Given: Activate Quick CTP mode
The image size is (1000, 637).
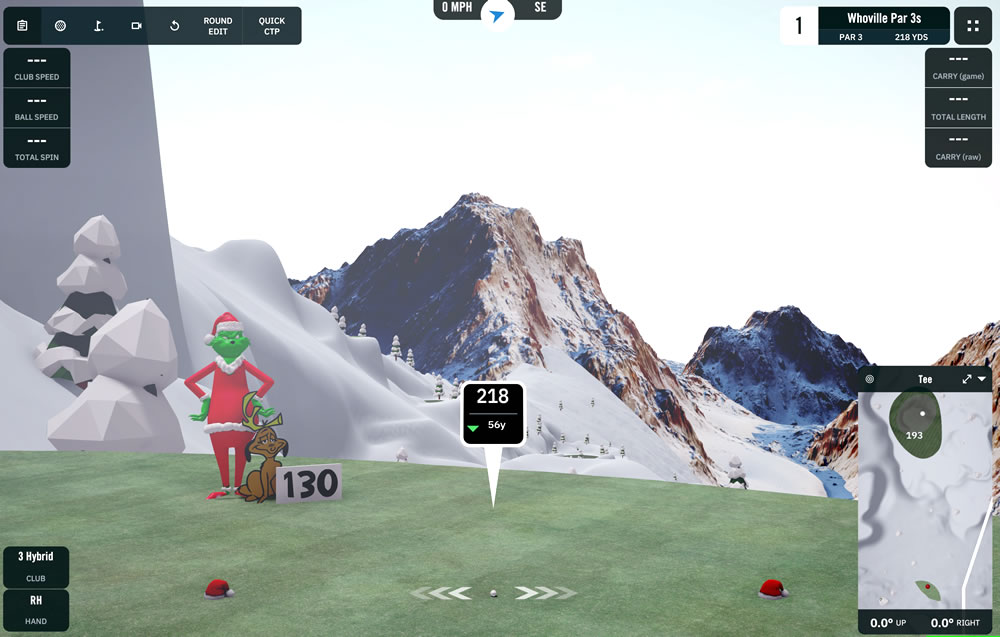Looking at the screenshot, I should click(271, 26).
